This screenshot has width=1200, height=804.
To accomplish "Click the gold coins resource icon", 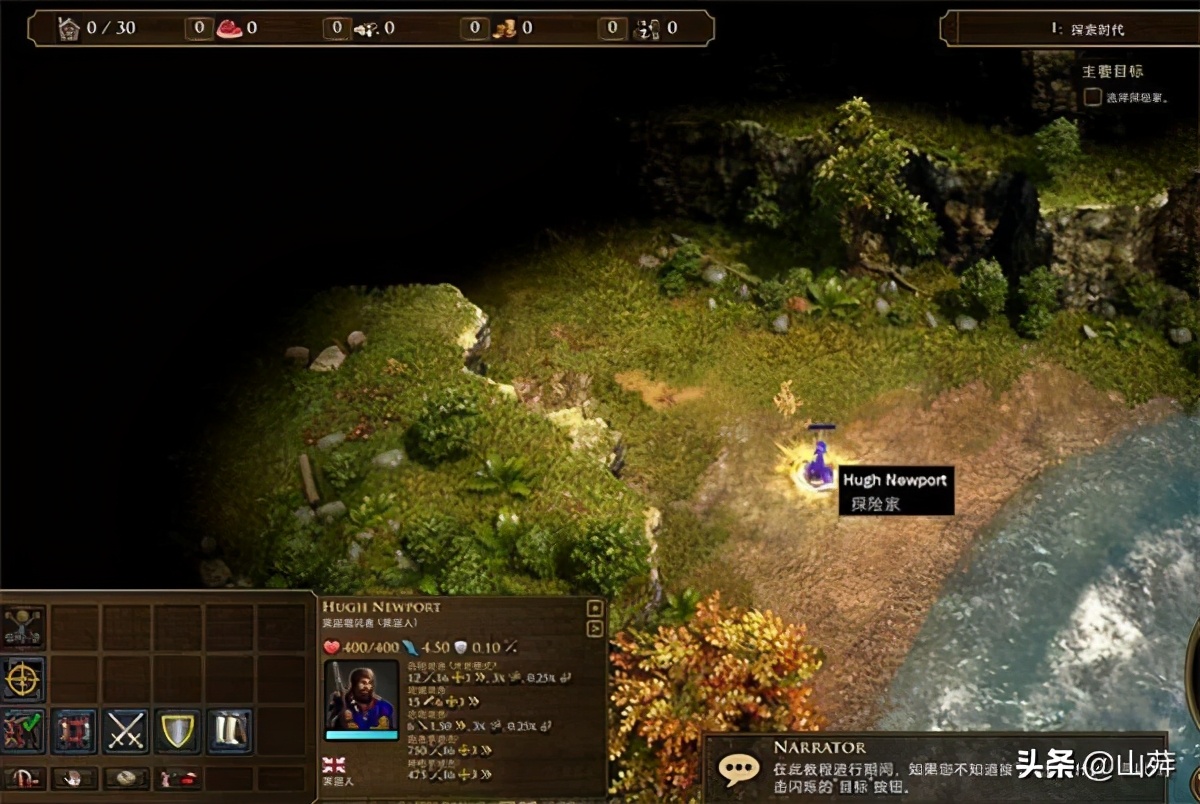I will (x=504, y=28).
